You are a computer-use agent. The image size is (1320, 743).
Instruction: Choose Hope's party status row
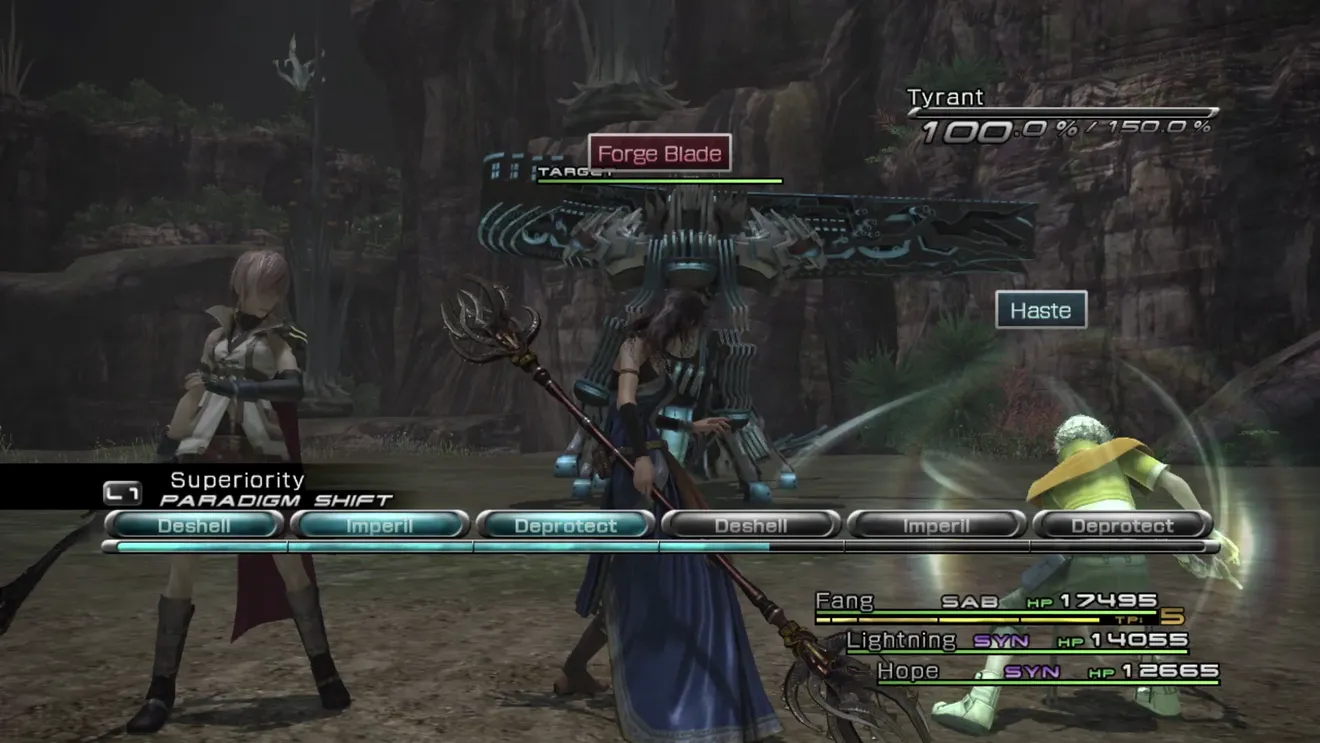[x=1047, y=672]
